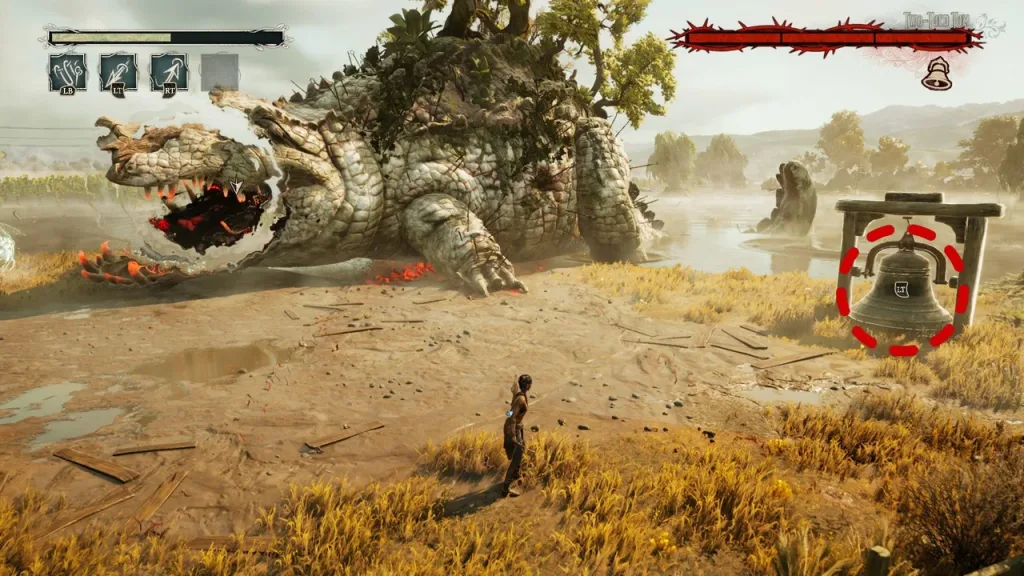The image size is (1024, 576).
Task: Use the downward-pointing arrow ability
Action: click(x=118, y=71)
